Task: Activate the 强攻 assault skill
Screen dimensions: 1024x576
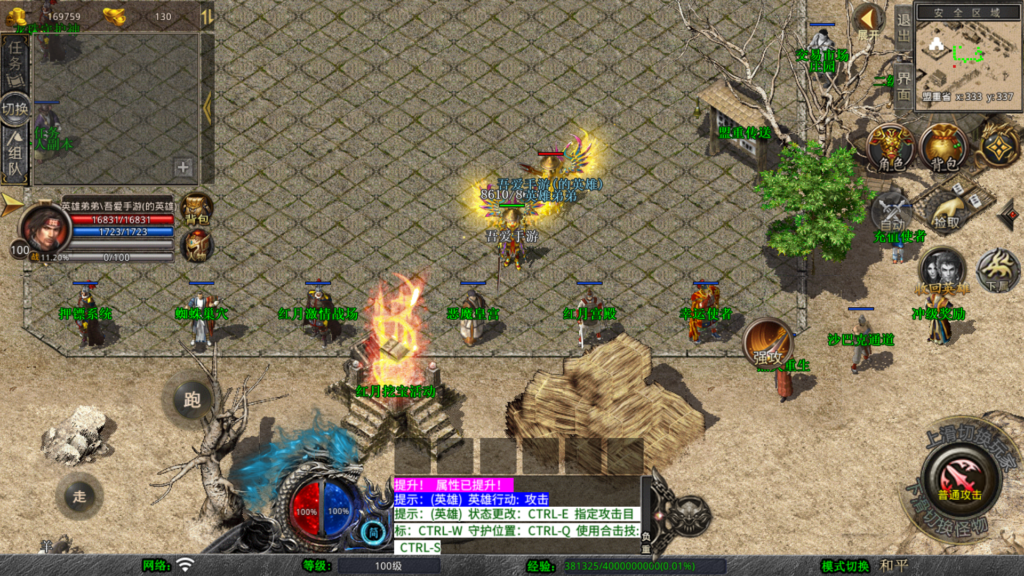Action: coord(768,344)
